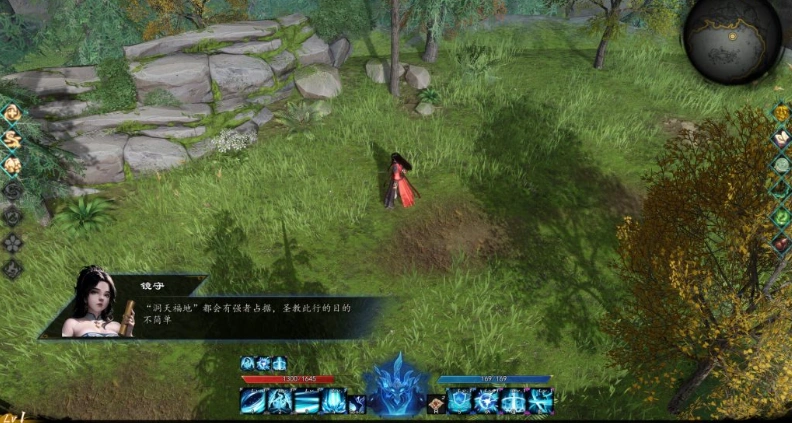This screenshot has width=792, height=423.
Task: Select the greyed-out flower-shaped icon on the left
Action: pos(12,242)
